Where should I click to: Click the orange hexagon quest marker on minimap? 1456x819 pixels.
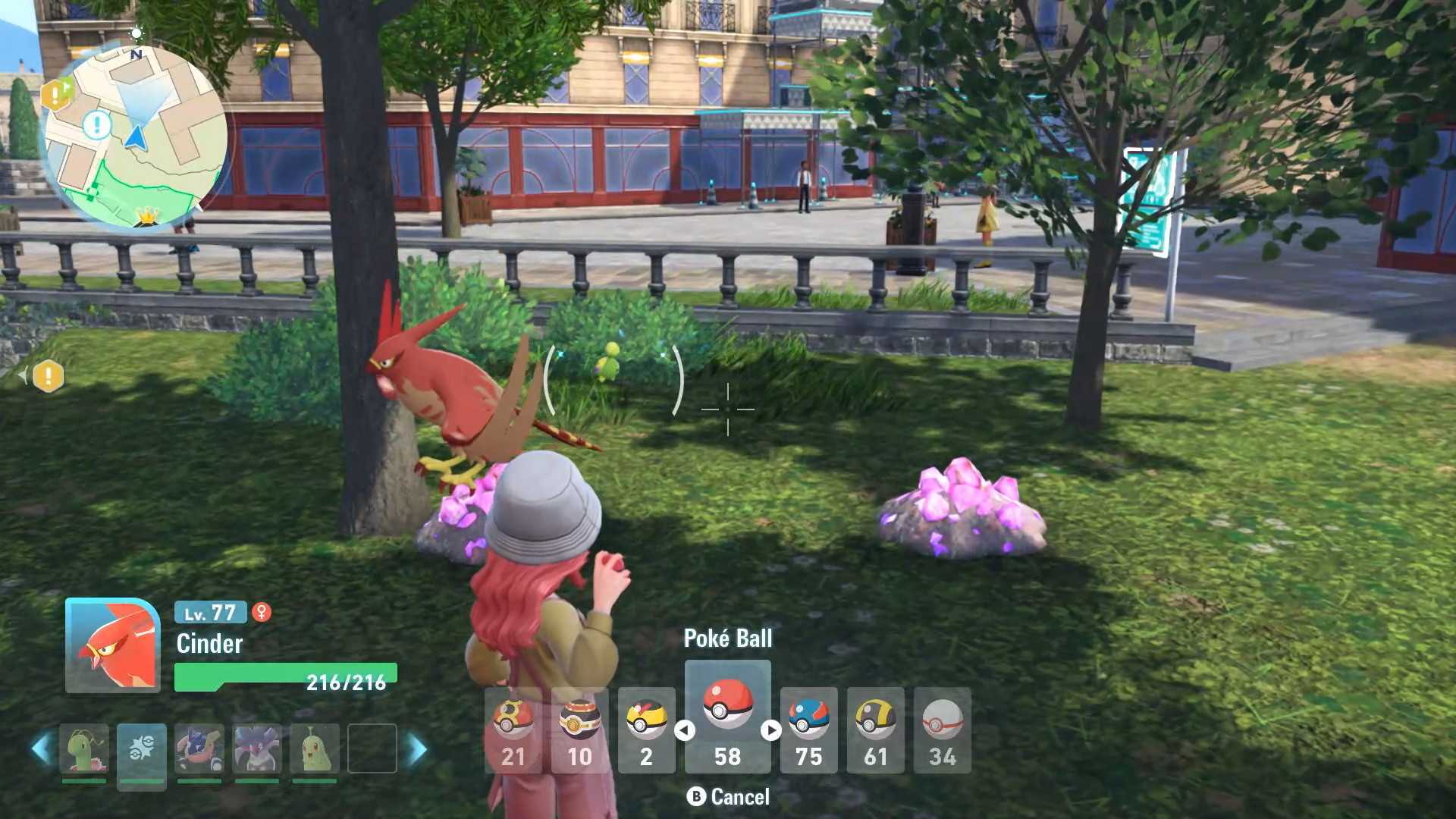click(56, 95)
